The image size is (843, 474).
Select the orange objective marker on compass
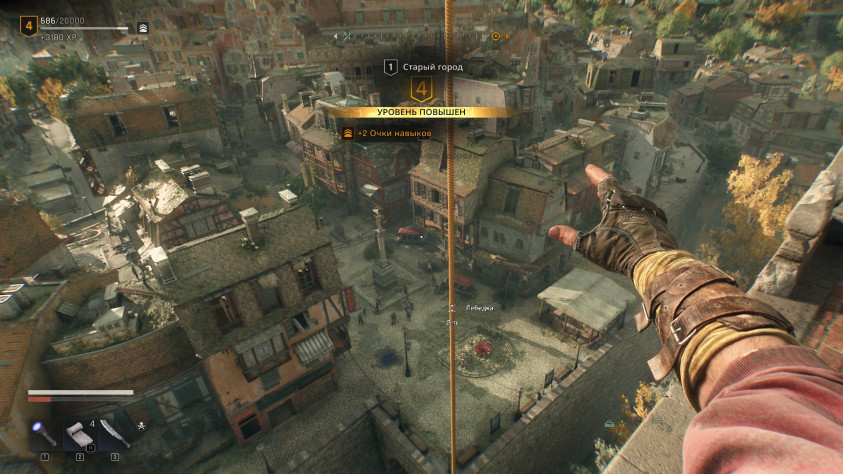point(494,35)
